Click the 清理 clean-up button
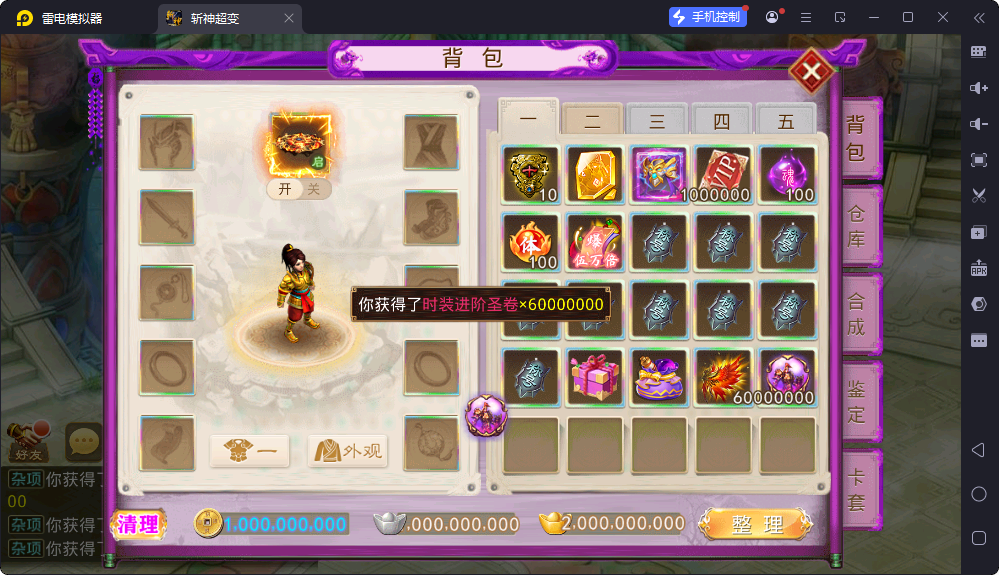 click(x=138, y=524)
